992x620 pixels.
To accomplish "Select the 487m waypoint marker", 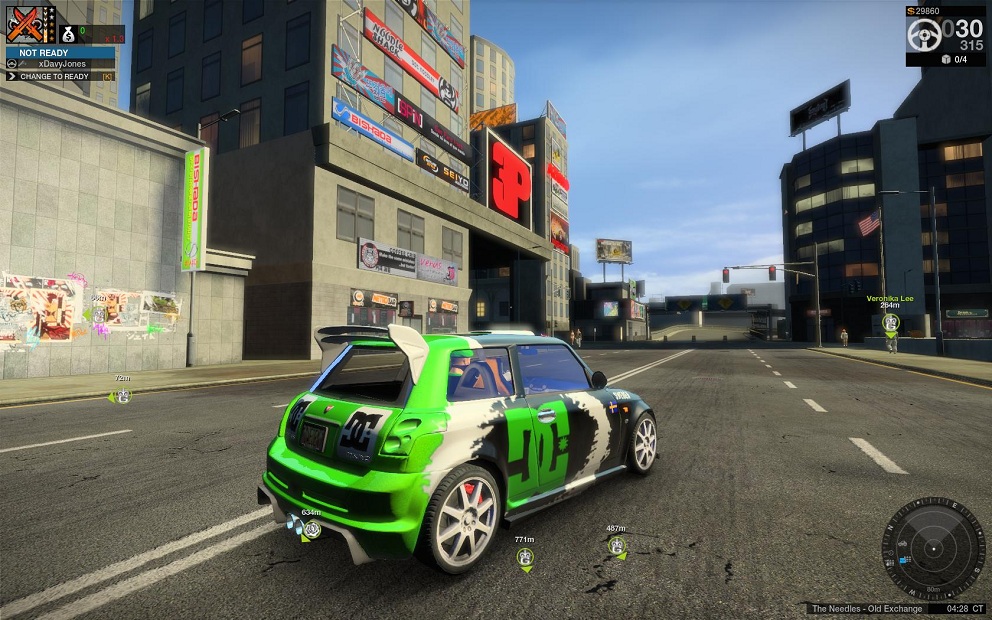I will click(x=617, y=545).
